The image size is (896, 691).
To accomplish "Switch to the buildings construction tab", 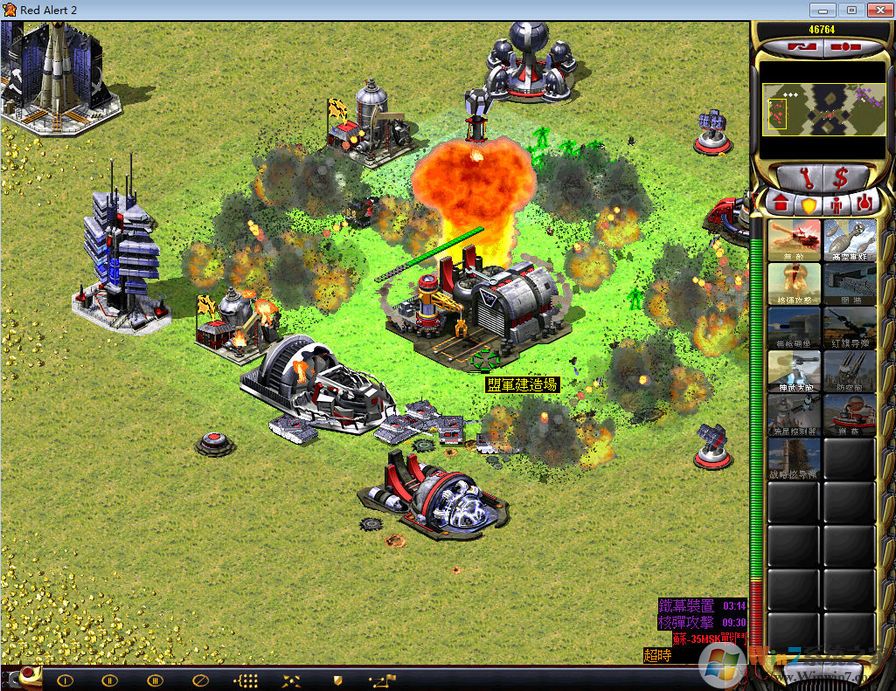I will (x=780, y=204).
